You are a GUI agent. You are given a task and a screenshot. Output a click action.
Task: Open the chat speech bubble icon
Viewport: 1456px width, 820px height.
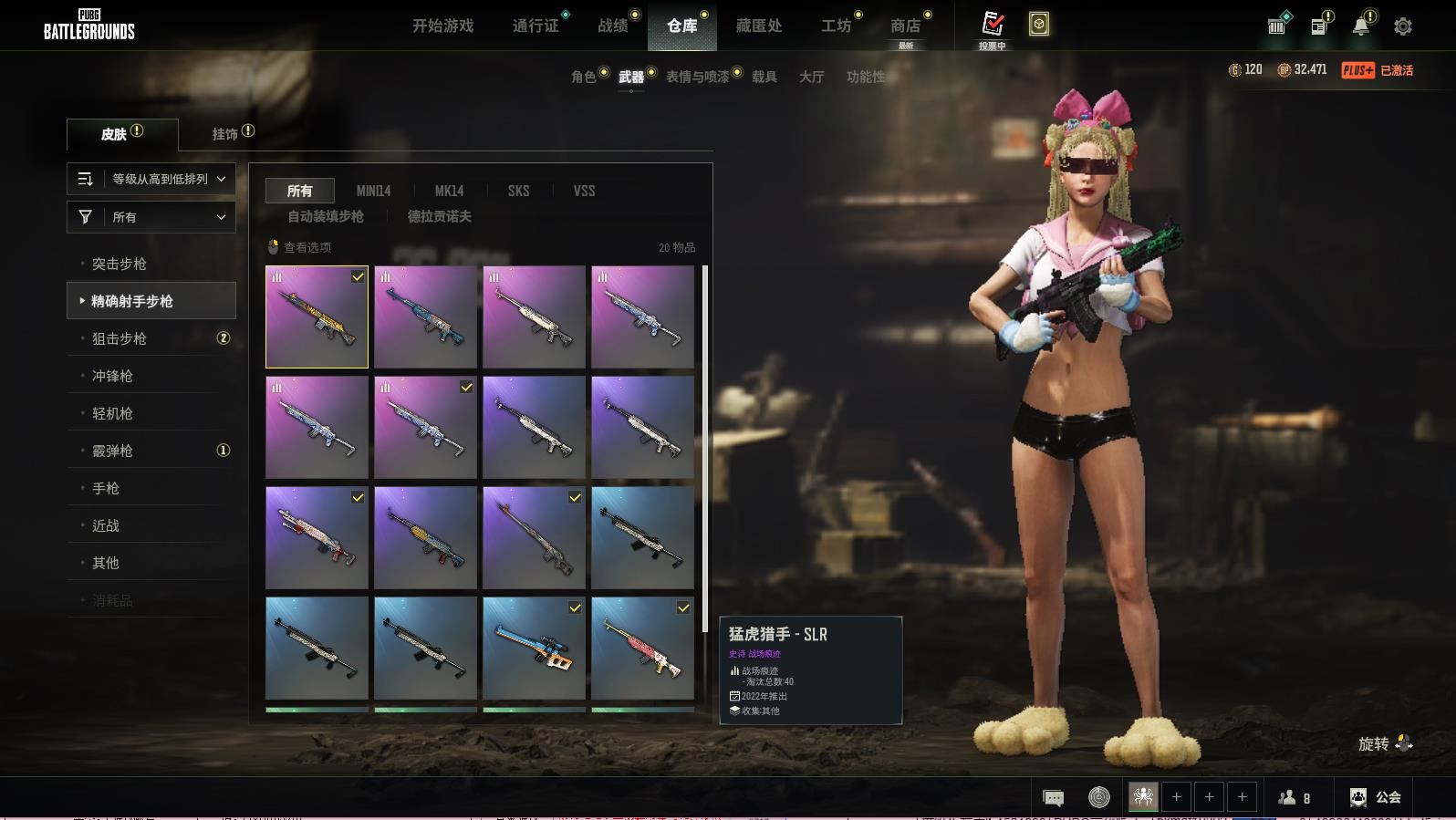(x=1053, y=798)
